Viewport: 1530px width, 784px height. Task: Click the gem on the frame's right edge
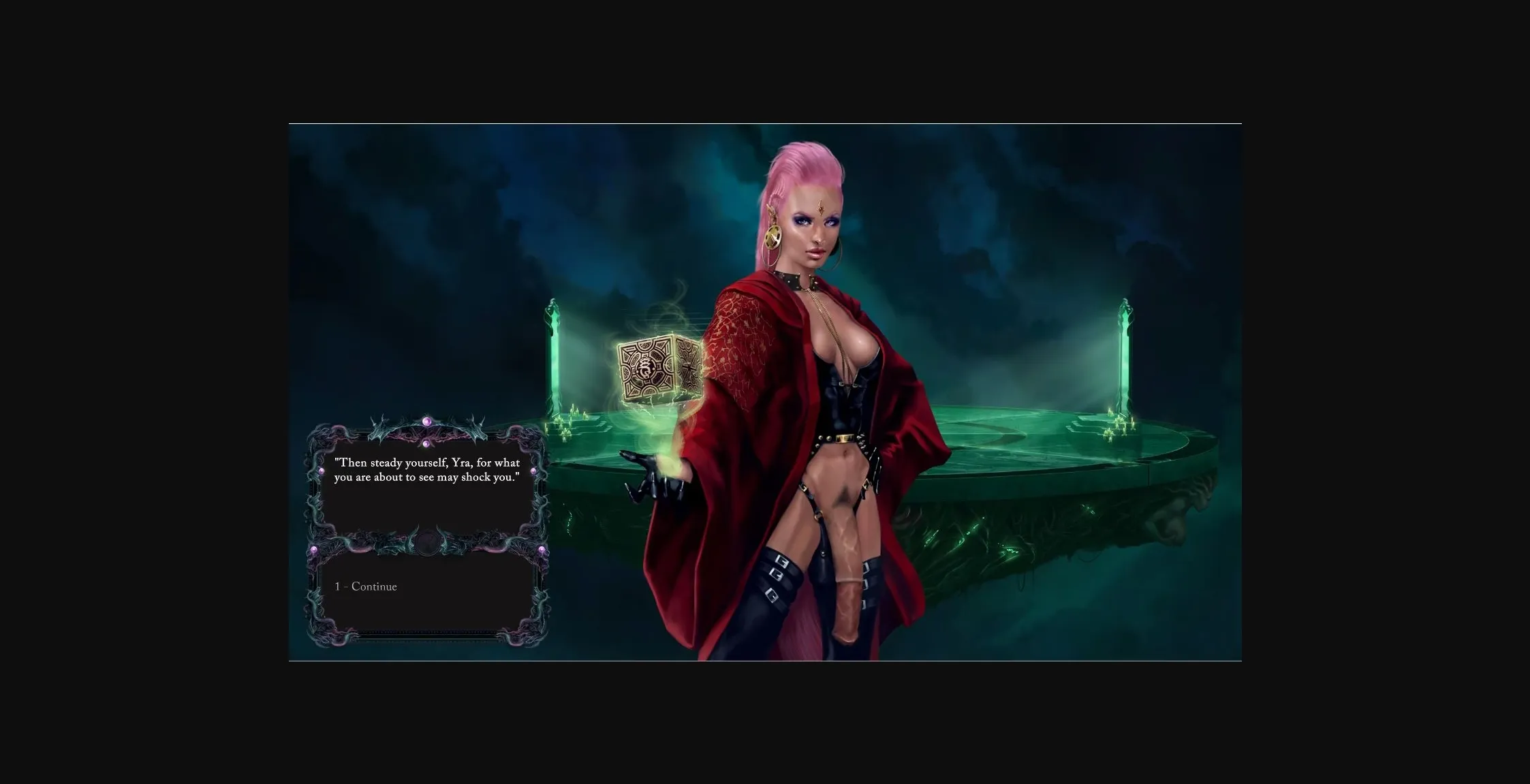533,471
